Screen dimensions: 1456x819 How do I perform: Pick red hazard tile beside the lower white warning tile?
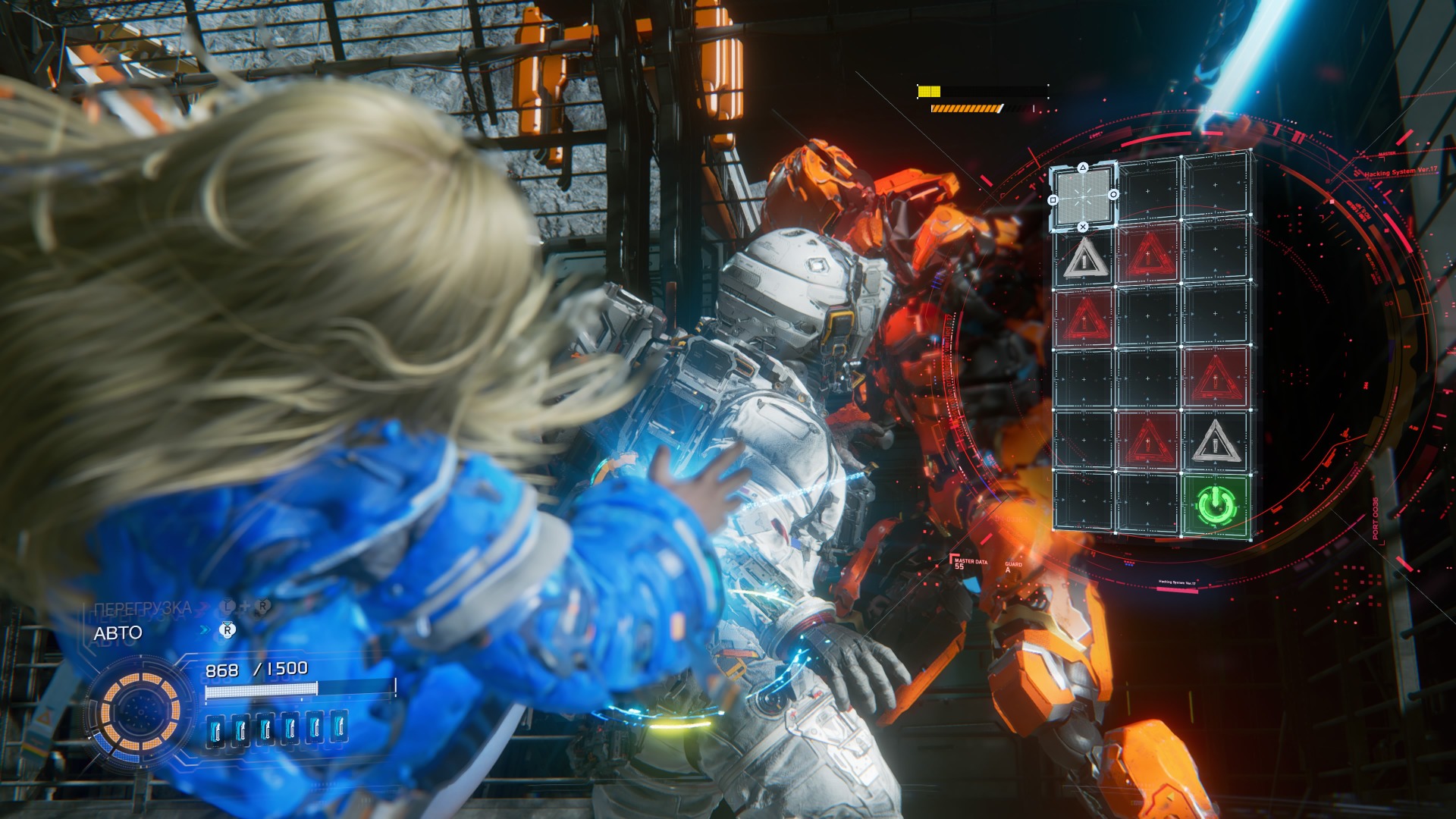point(1148,441)
